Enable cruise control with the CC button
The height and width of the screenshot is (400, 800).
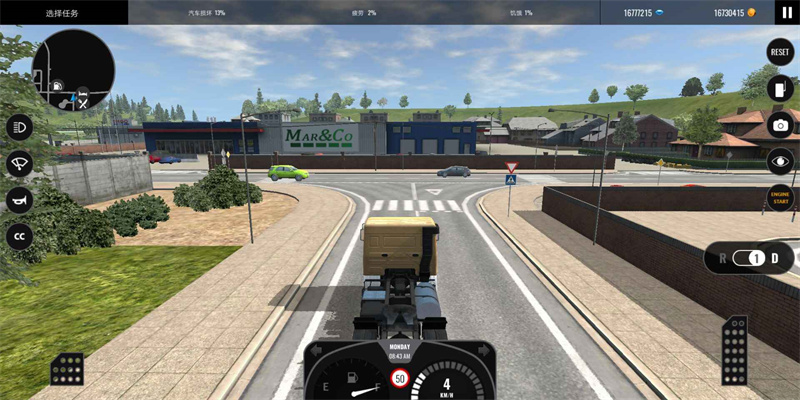pos(19,236)
